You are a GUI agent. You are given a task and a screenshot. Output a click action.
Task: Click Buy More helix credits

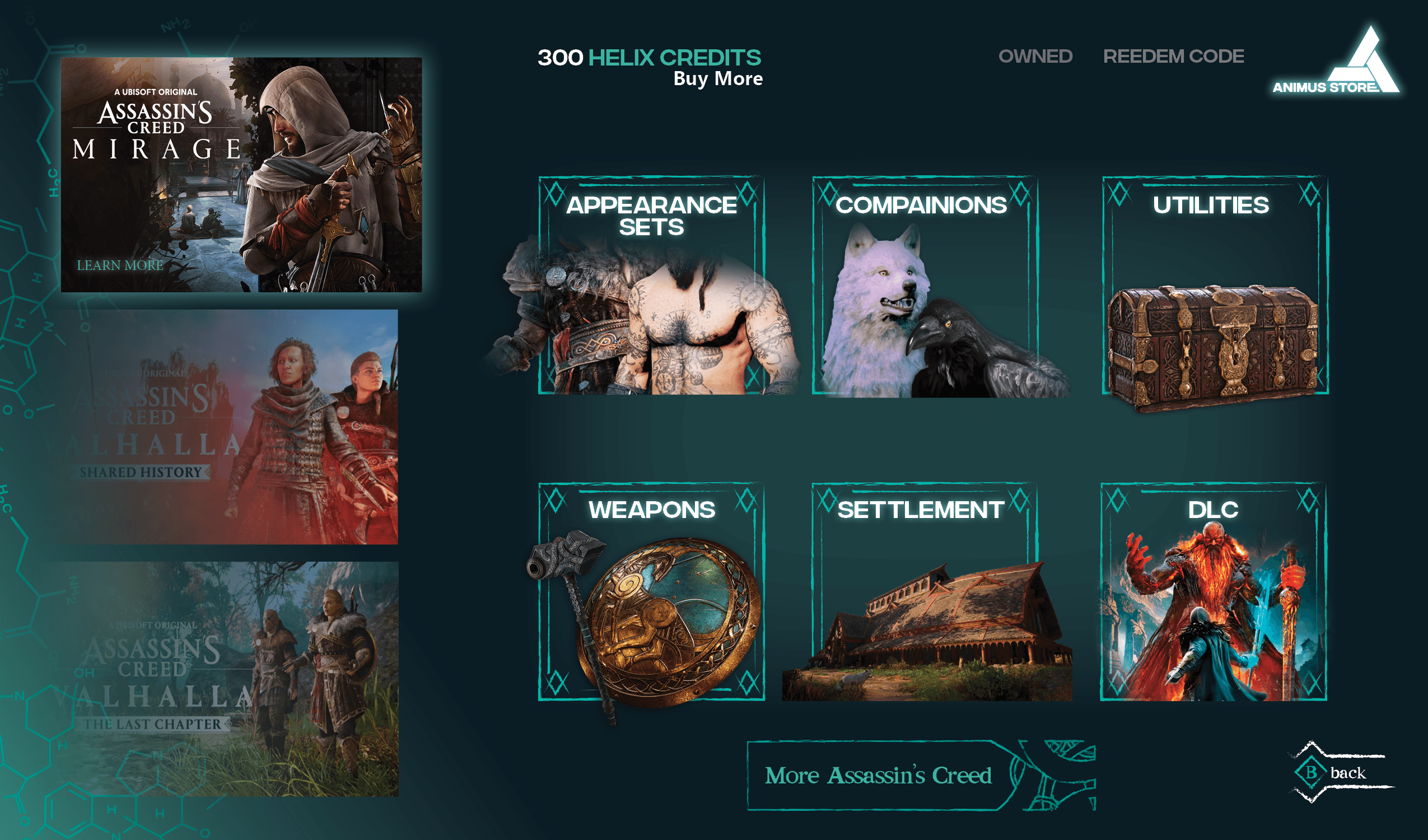pos(717,79)
